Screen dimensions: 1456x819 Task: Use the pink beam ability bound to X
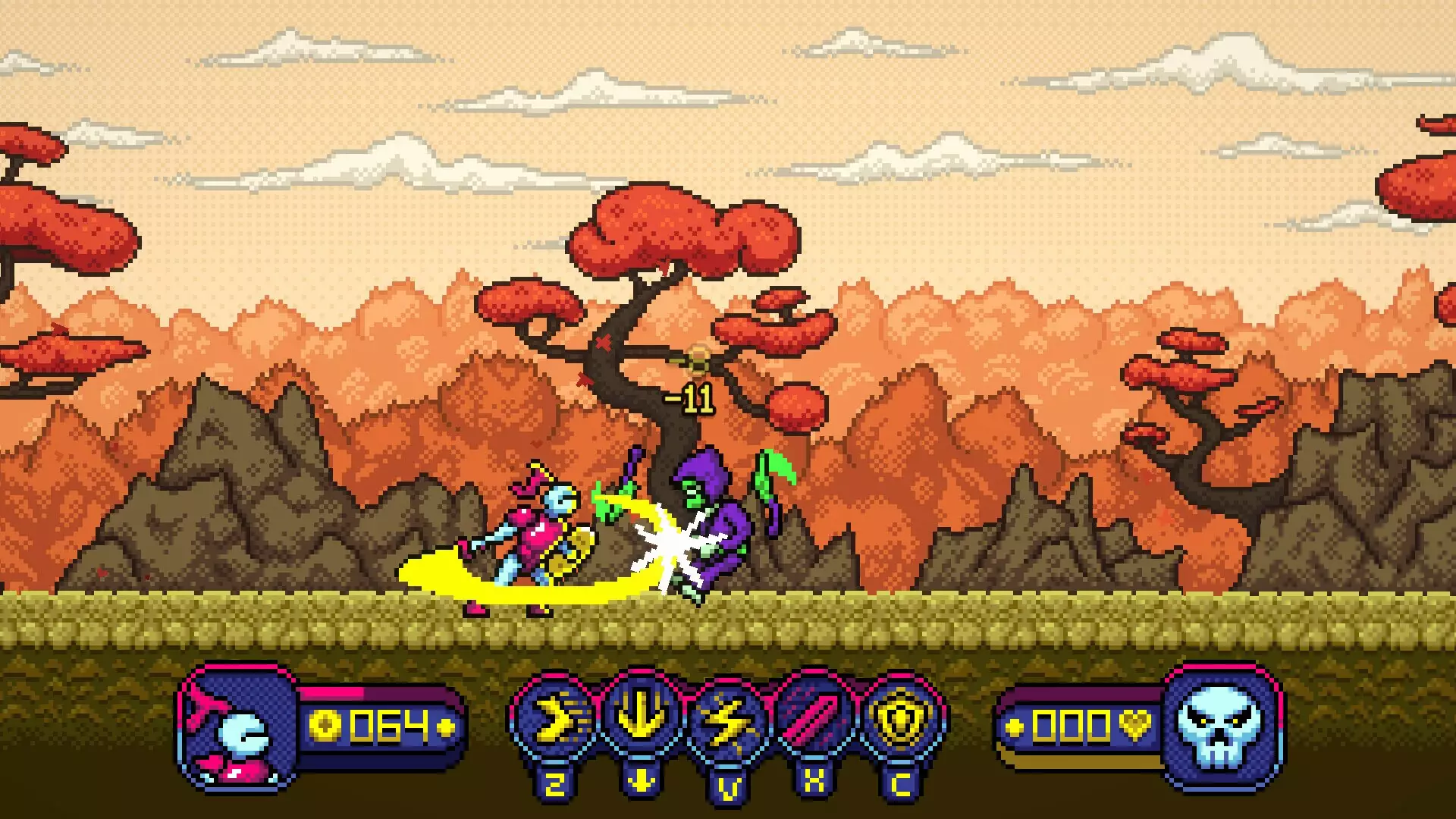pos(813,717)
